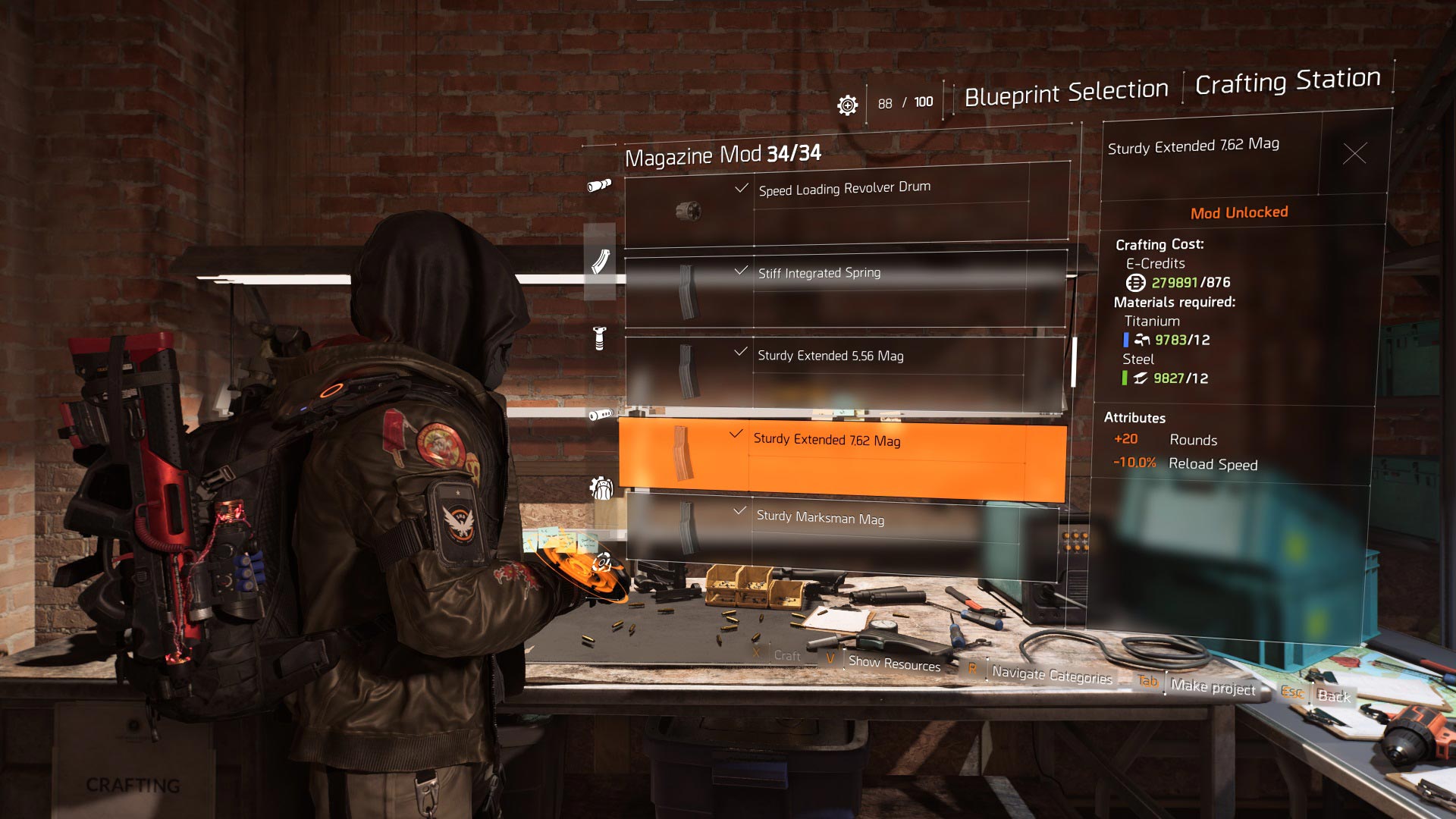Show Resources for crafting

pyautogui.click(x=894, y=664)
